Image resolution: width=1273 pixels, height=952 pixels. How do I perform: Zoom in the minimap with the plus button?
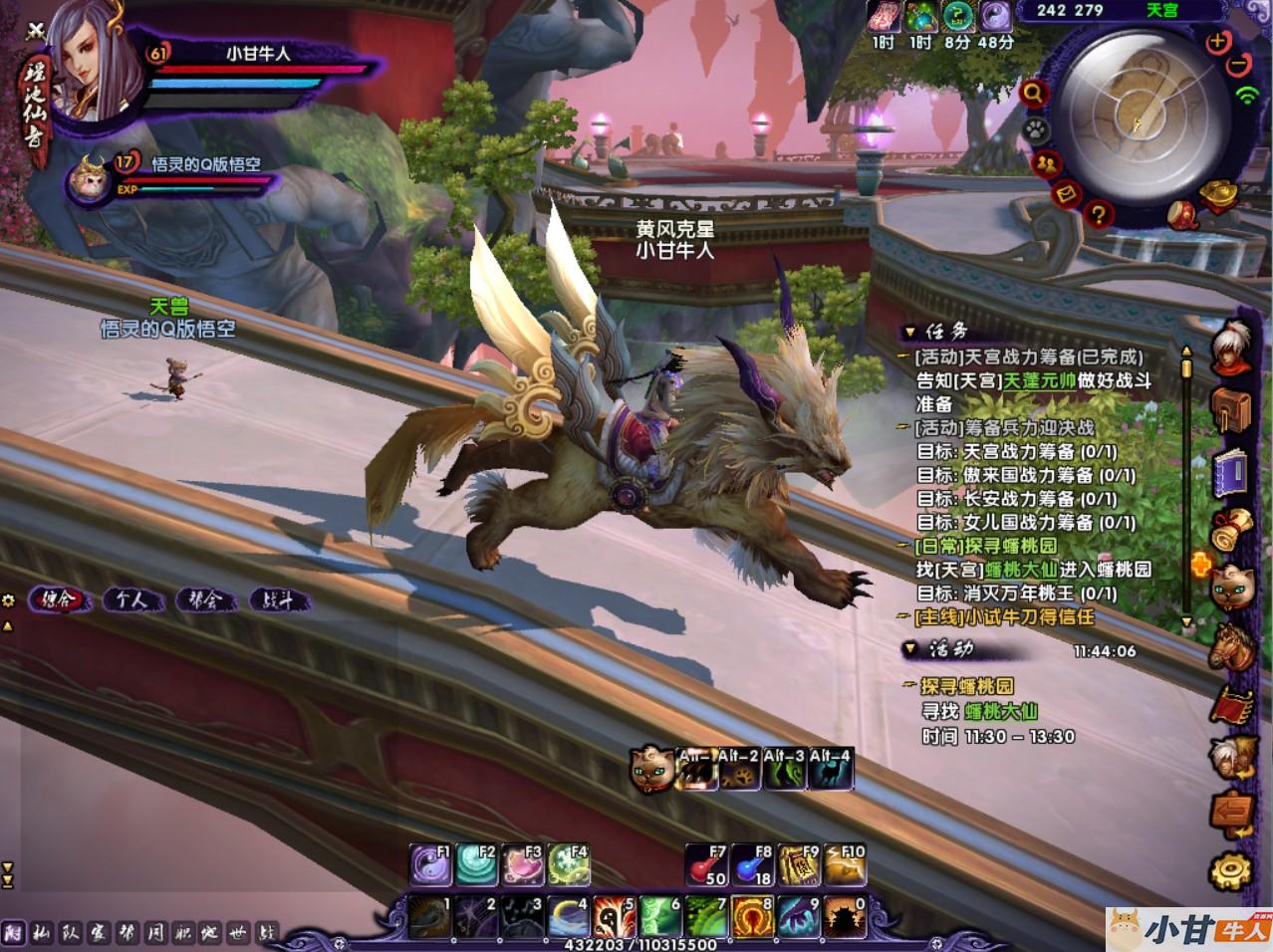tap(1216, 43)
